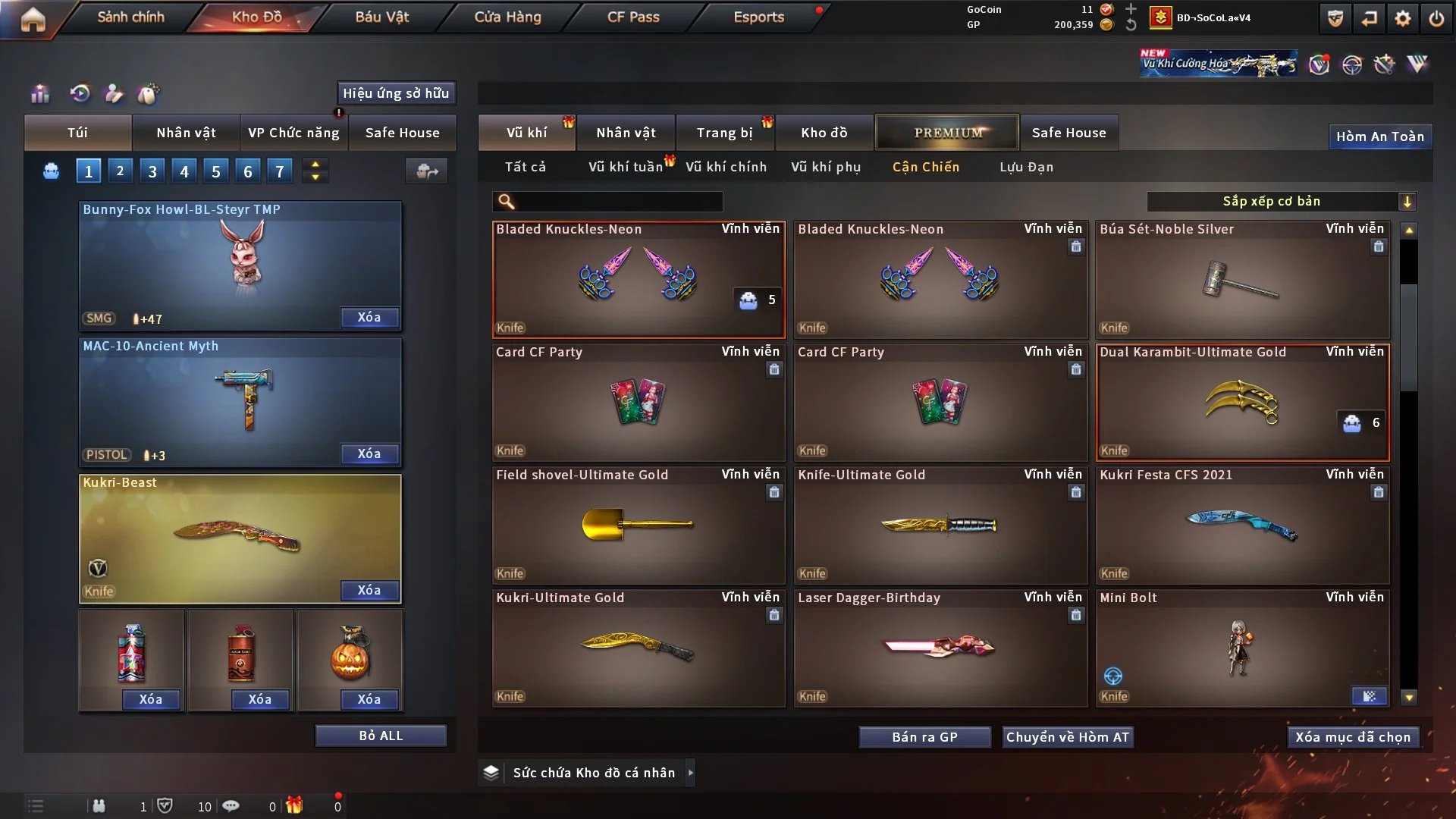Click the crosshair event icon near top-right
The width and height of the screenshot is (1456, 819).
(1352, 67)
